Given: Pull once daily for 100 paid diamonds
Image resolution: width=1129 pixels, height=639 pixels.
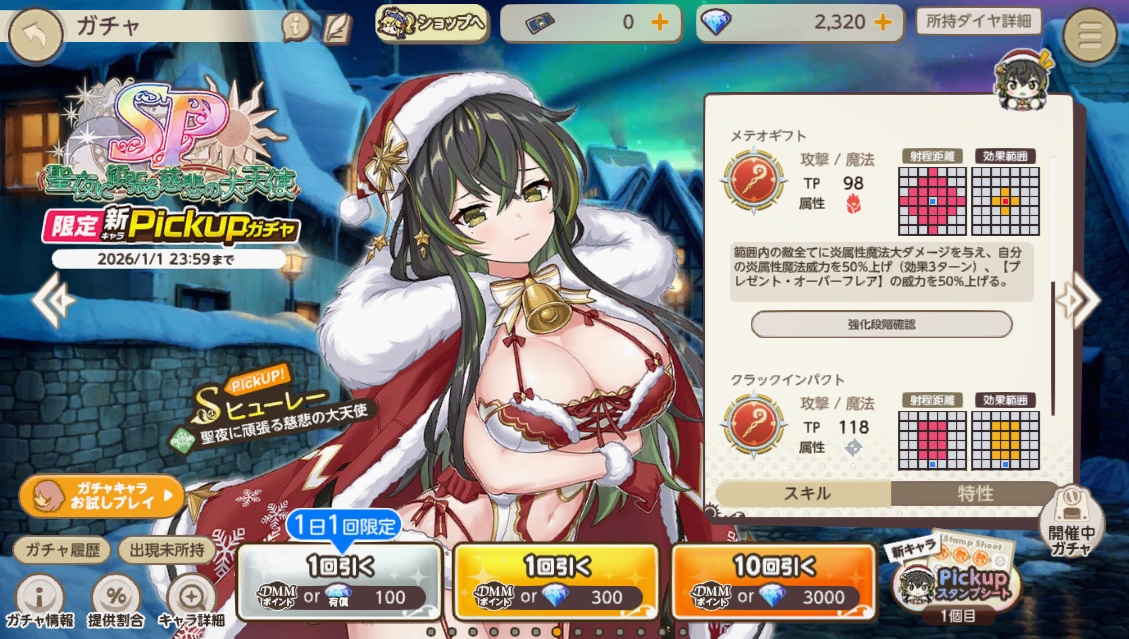Looking at the screenshot, I should [x=340, y=581].
